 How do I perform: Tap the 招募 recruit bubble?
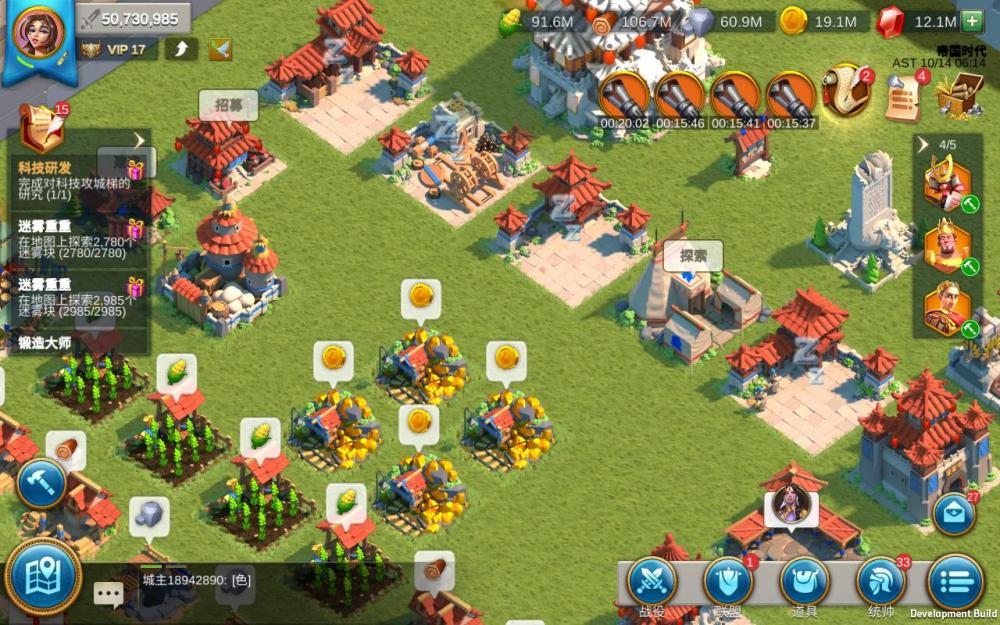pos(228,105)
